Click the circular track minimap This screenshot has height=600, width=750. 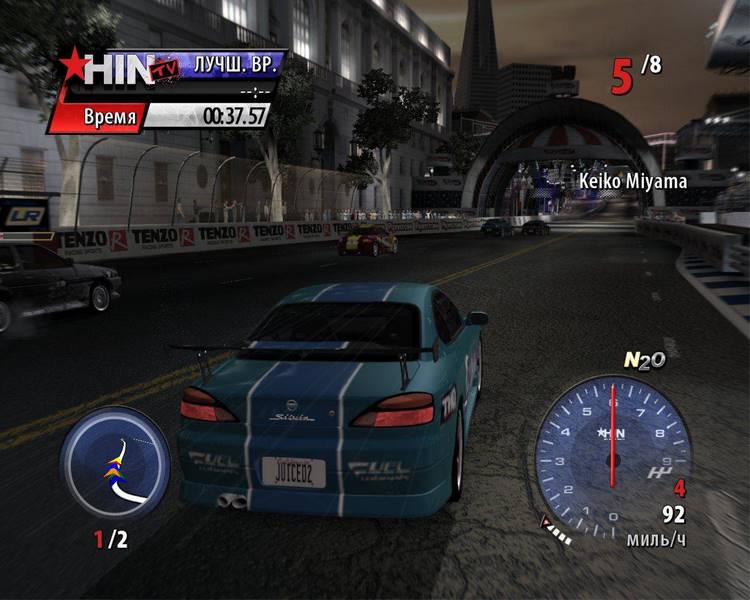pyautogui.click(x=115, y=462)
